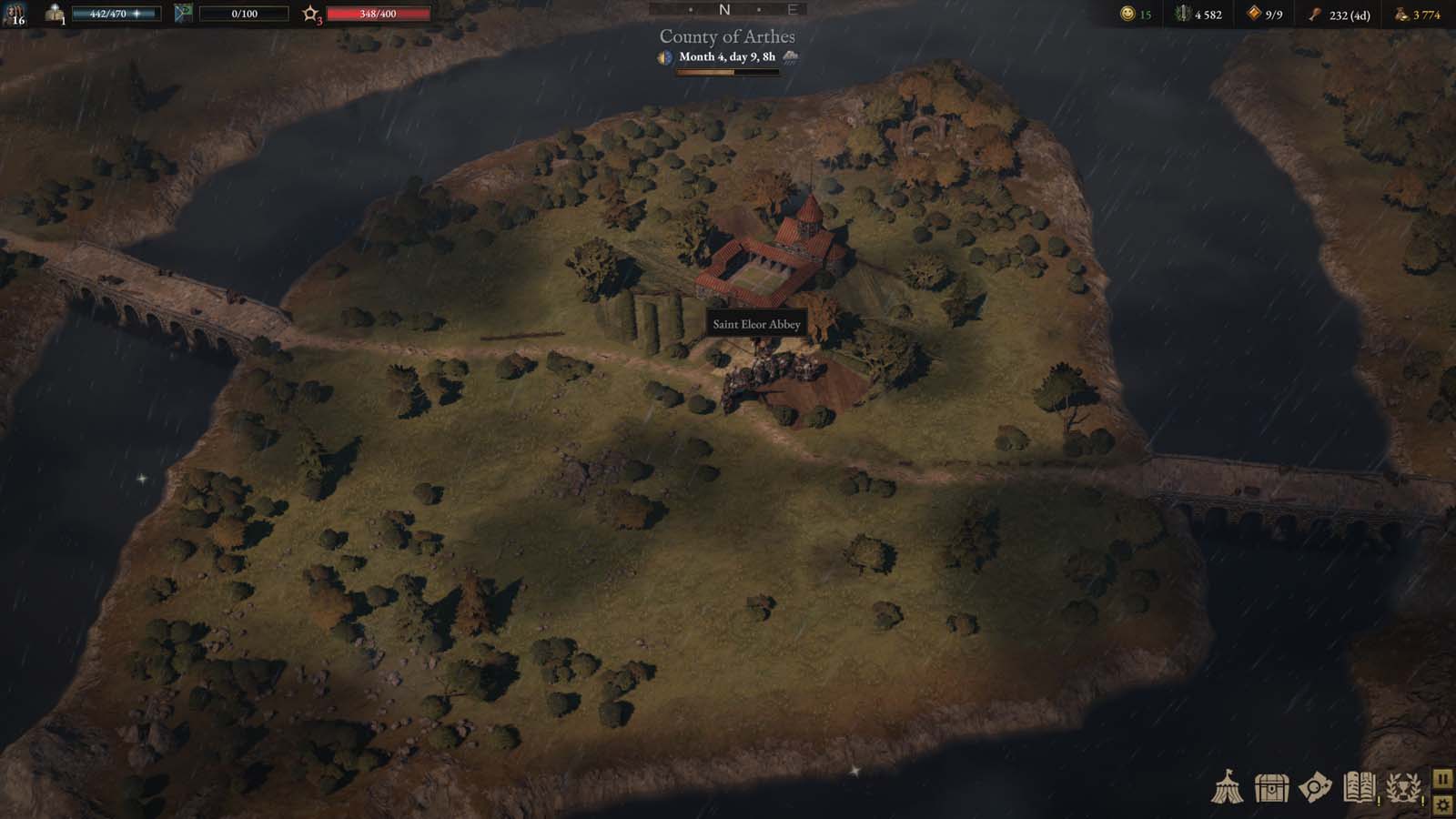This screenshot has height=819, width=1456.
Task: Click the gold pouch icon
Action: [x=1399, y=15]
